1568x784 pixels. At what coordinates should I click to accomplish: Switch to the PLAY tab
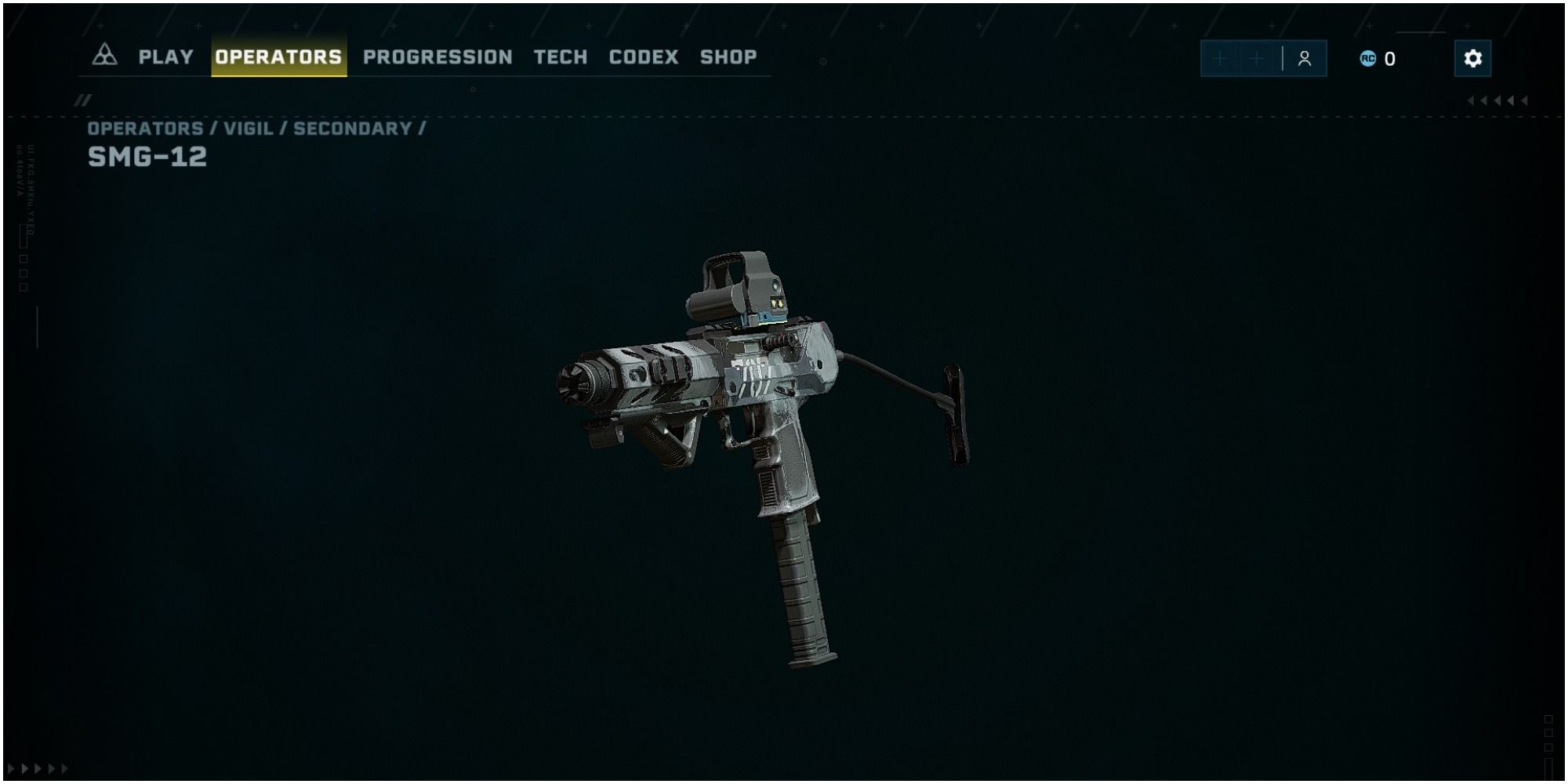[165, 56]
